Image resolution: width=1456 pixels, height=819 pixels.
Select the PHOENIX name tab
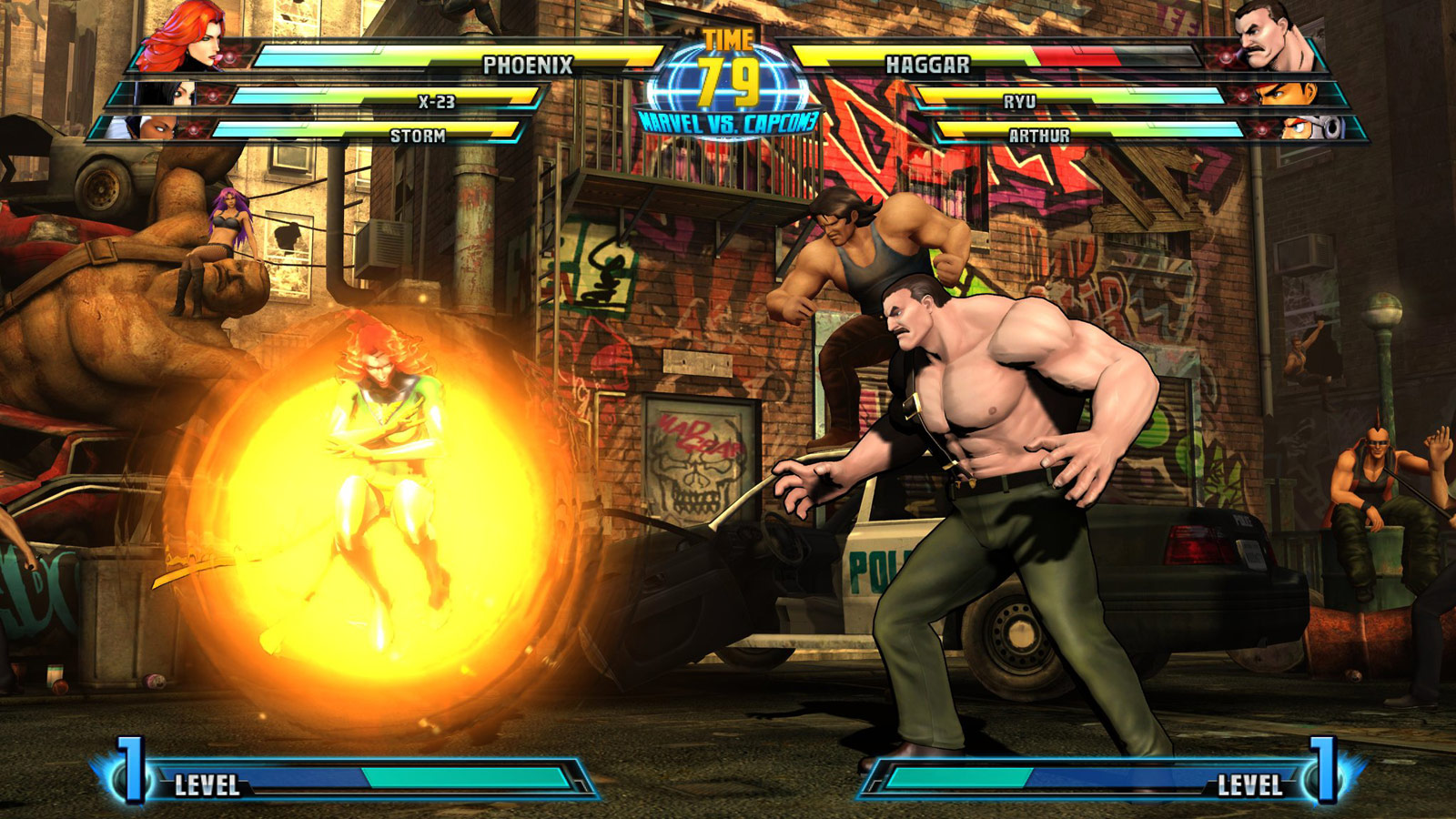528,64
